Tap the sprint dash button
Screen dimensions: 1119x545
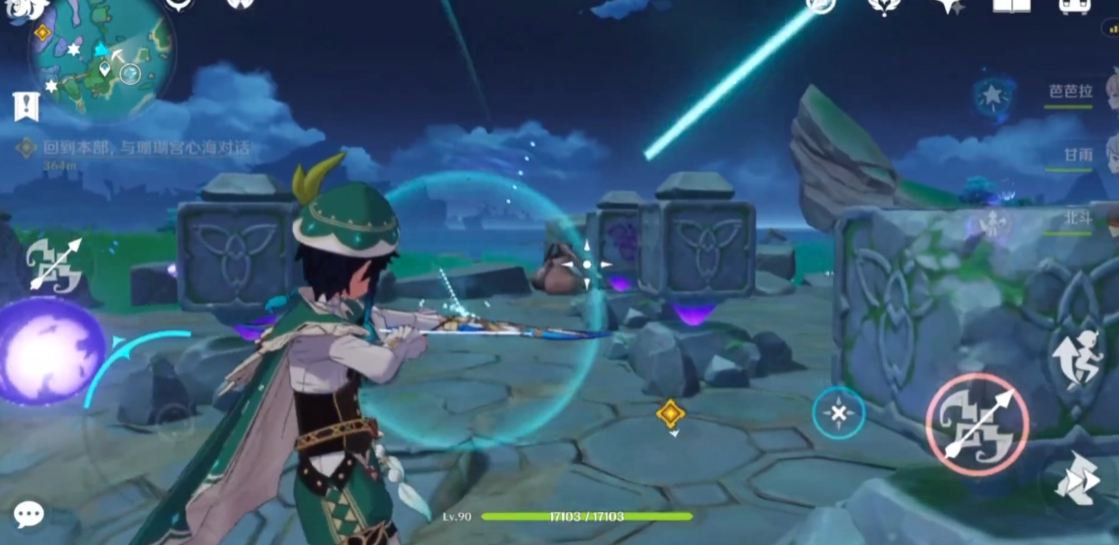coord(1078,481)
